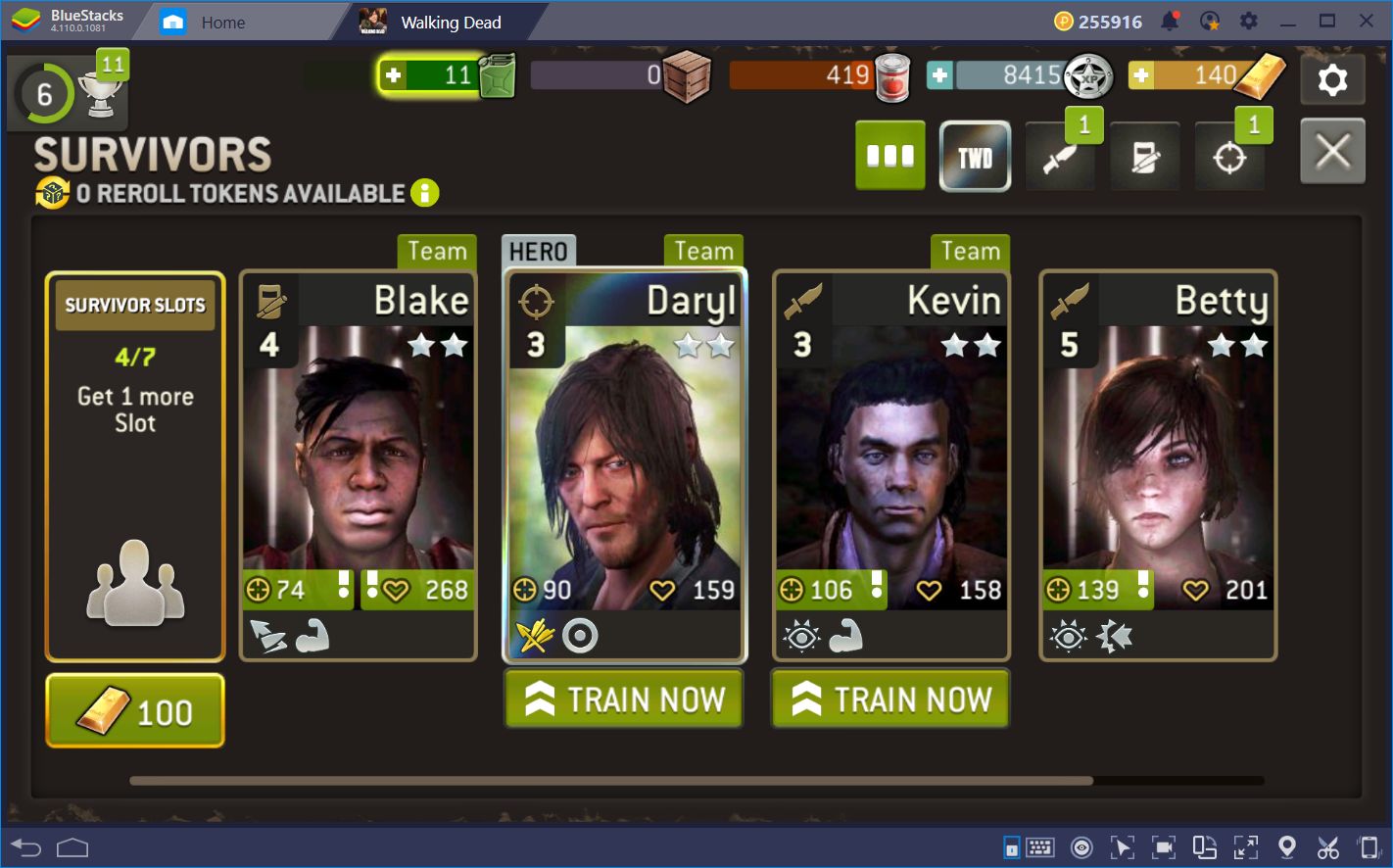Image resolution: width=1393 pixels, height=868 pixels.
Task: Close the Survivors screen with the X
Action: [1332, 153]
